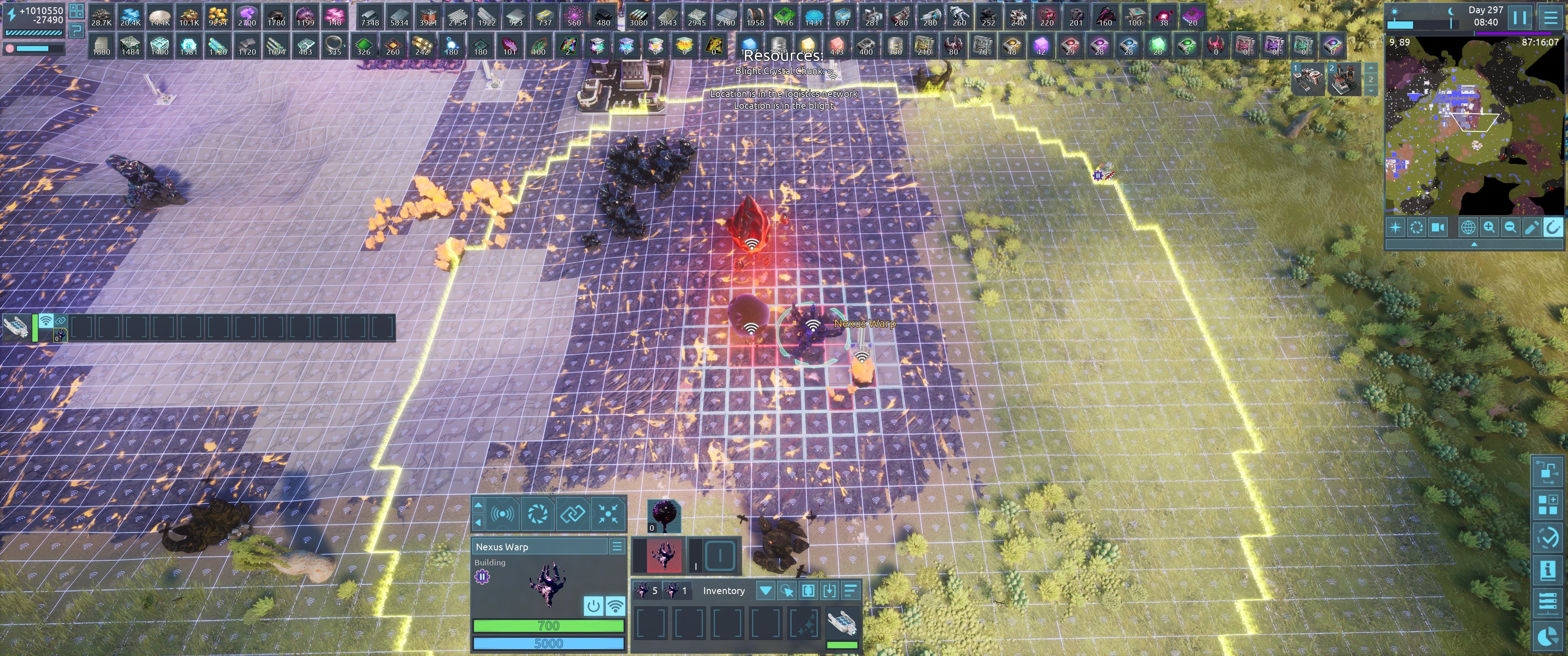Toggle power on the Nexus Warp

click(x=593, y=605)
